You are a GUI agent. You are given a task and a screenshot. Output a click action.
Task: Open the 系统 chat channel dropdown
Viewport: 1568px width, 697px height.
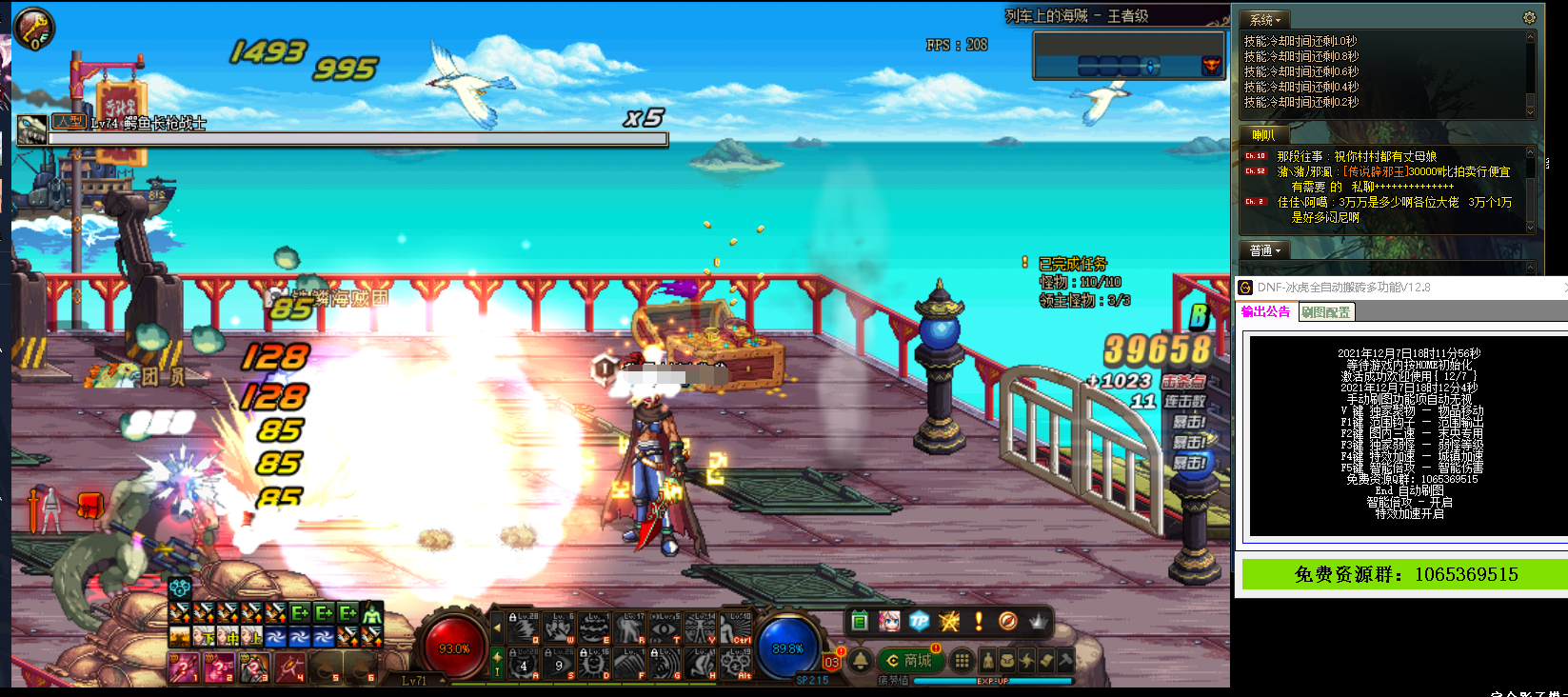coord(1265,19)
